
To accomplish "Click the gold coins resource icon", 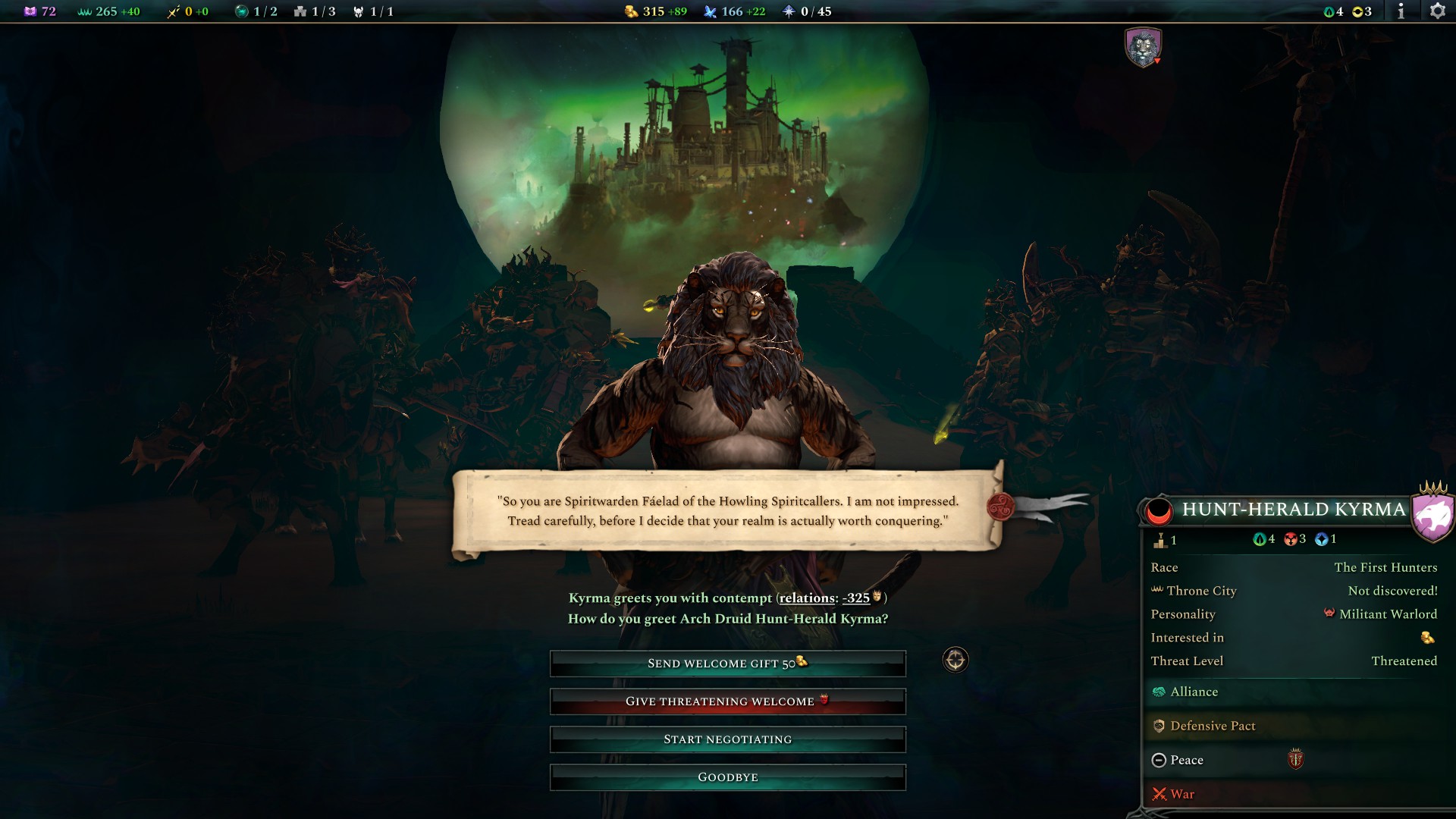I will point(630,11).
